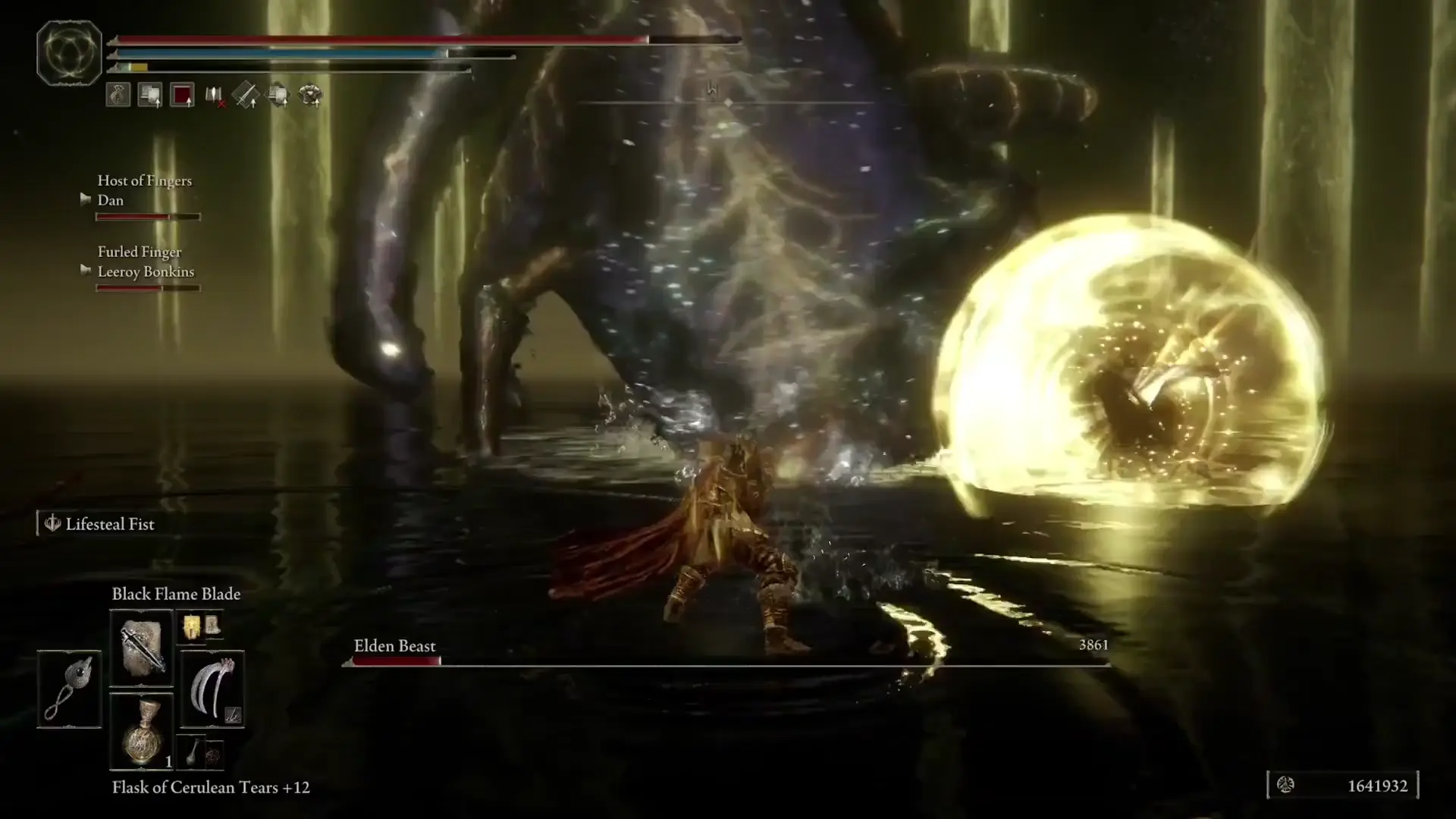Select the curved claw weapon slot
The height and width of the screenshot is (819, 1456).
[x=212, y=689]
